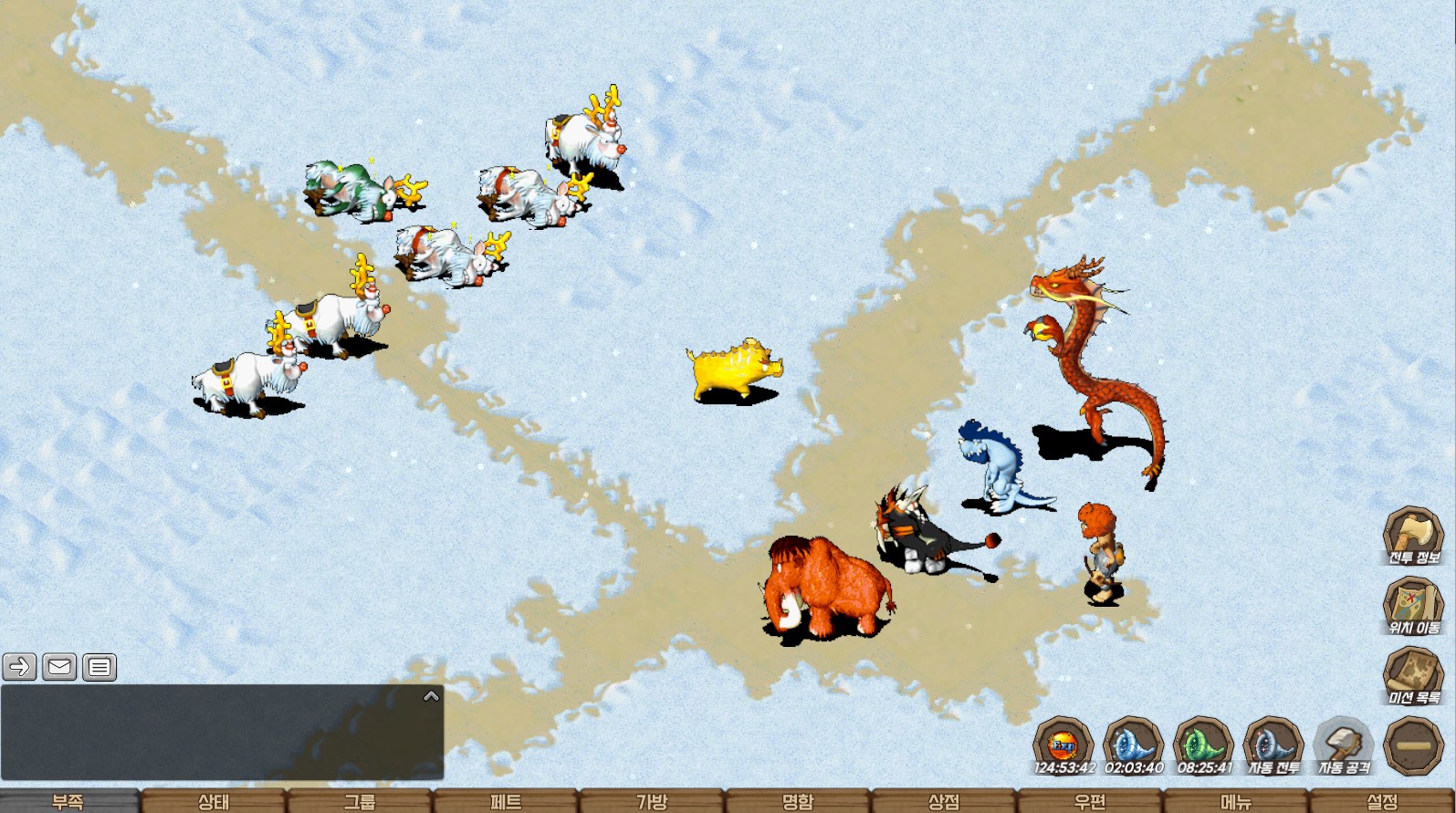The height and width of the screenshot is (813, 1456).
Task: Open the 페트 pet menu
Action: (506, 801)
